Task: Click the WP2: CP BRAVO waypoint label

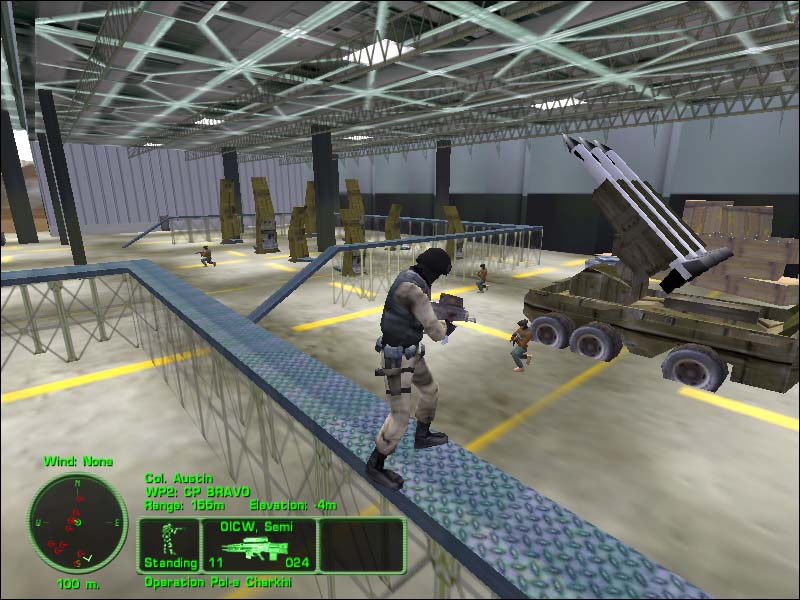Action: [x=189, y=492]
